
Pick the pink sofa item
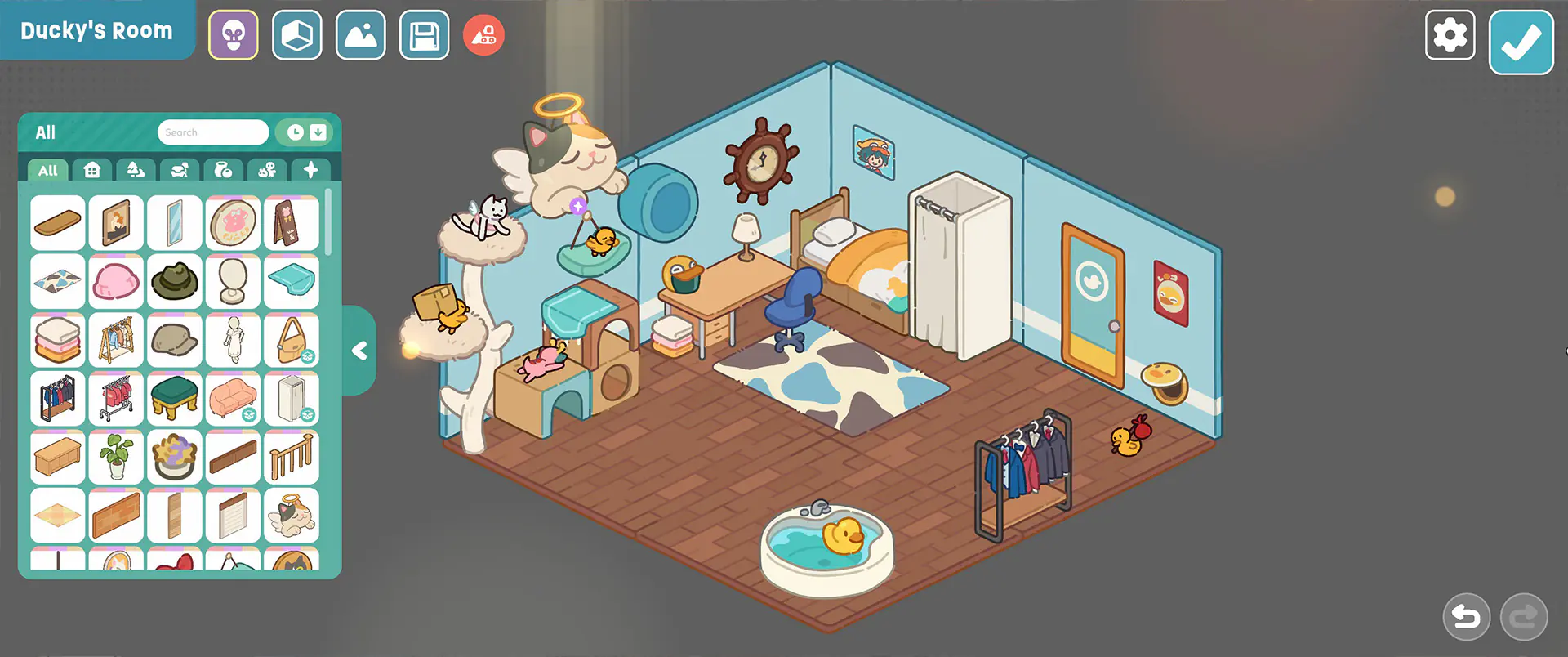[x=233, y=399]
